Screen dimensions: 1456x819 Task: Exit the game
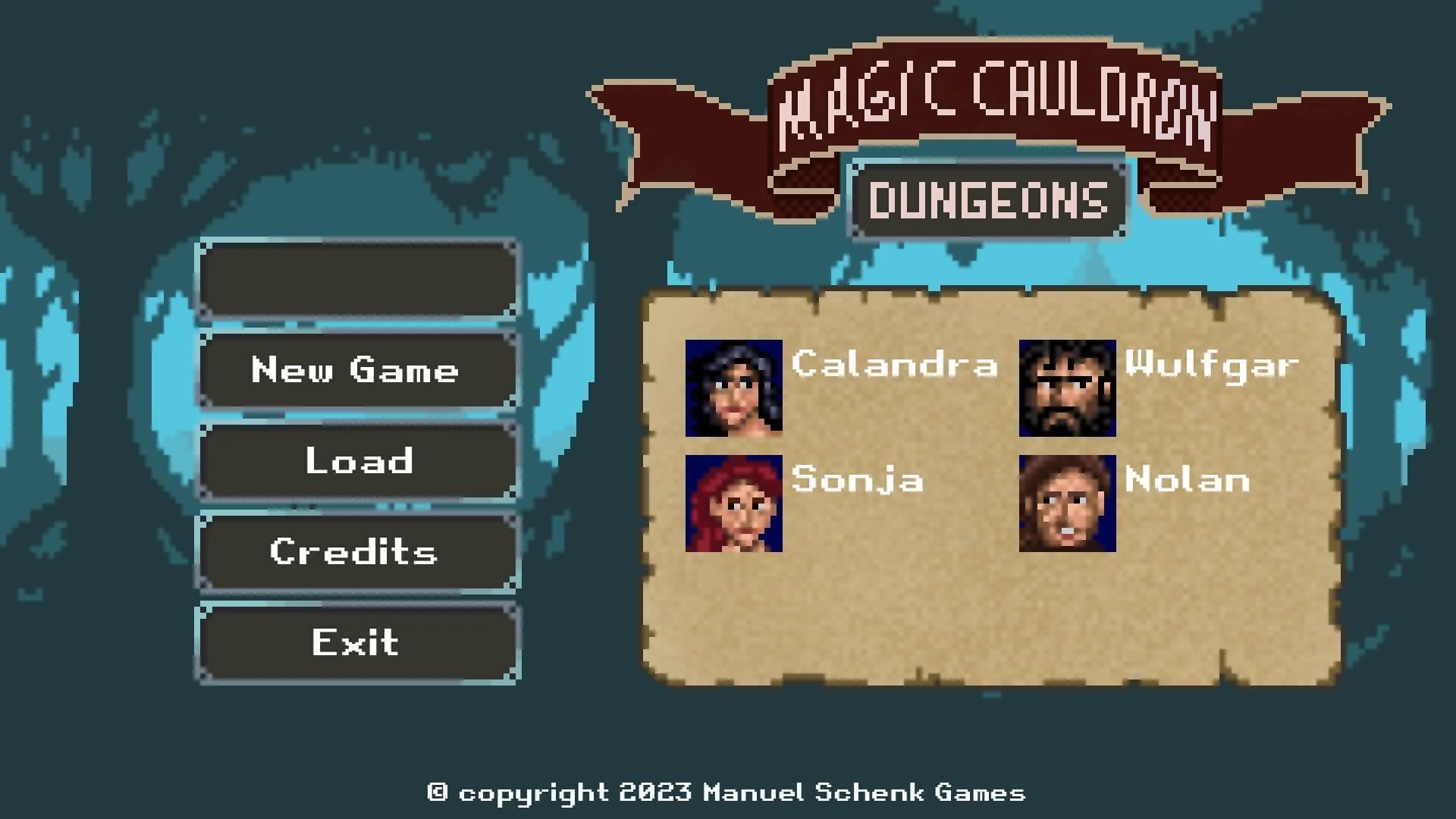click(356, 643)
